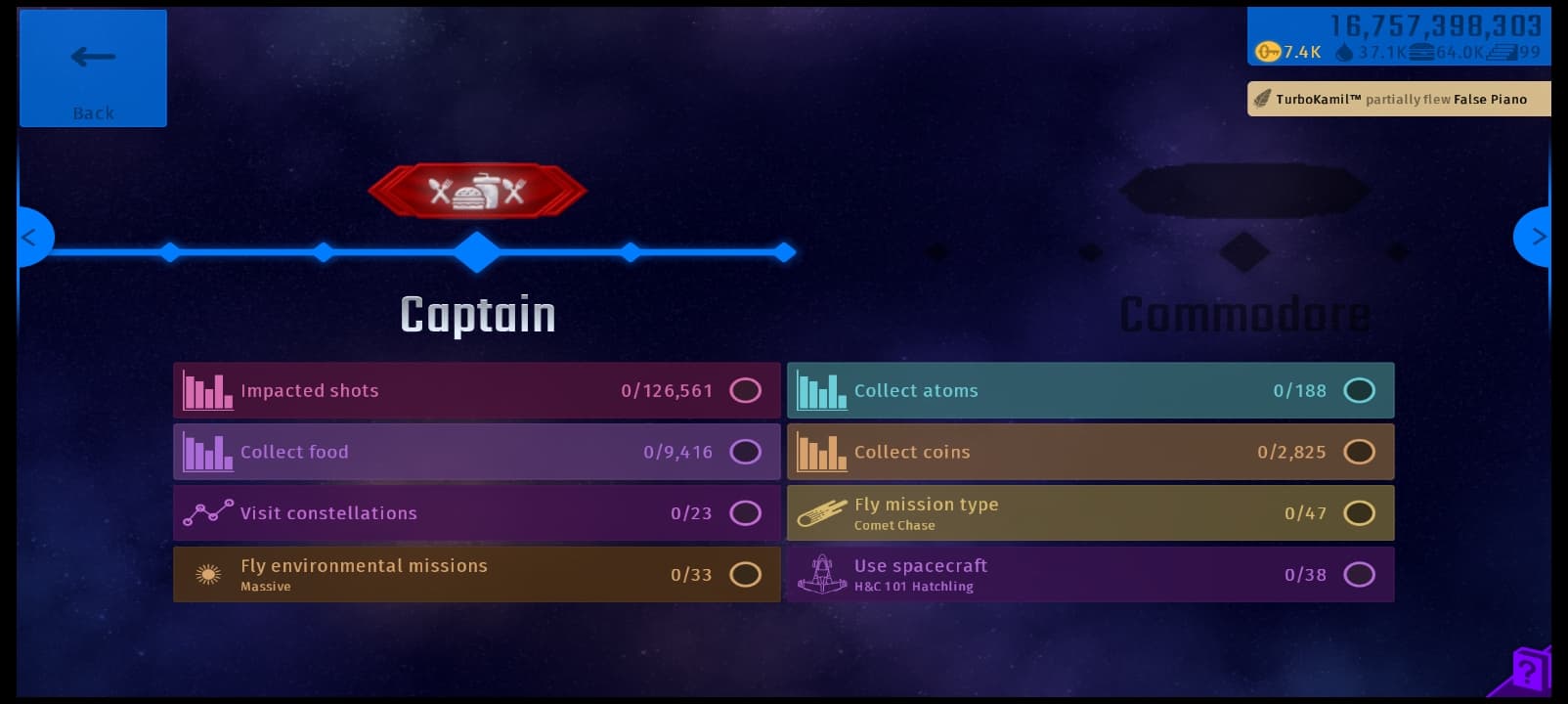Select the Comet Chase mission type objective
The width and height of the screenshot is (1568, 704).
point(1090,513)
